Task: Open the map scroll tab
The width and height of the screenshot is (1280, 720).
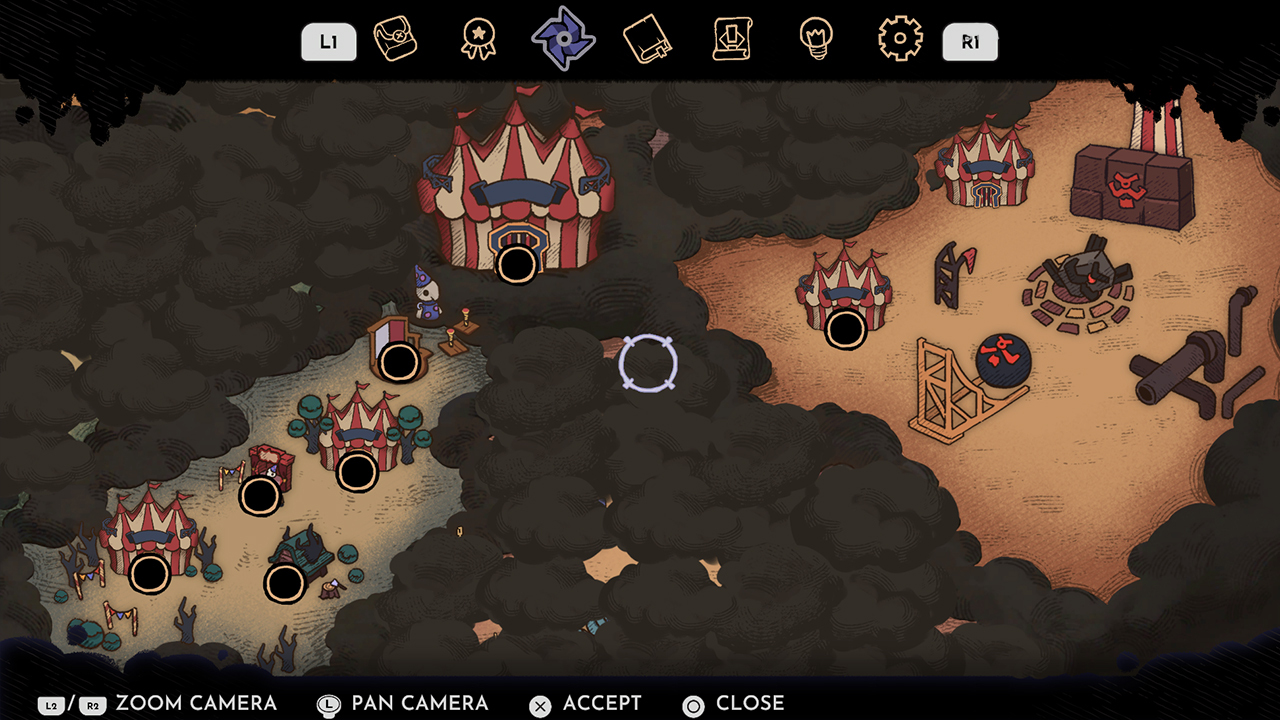Action: pos(394,40)
